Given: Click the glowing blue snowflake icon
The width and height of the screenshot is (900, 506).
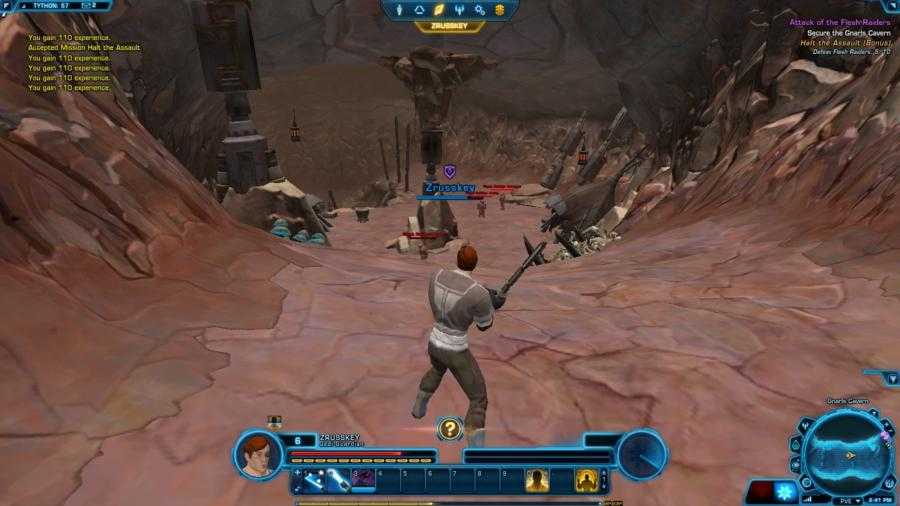Looking at the screenshot, I should coord(787,492).
